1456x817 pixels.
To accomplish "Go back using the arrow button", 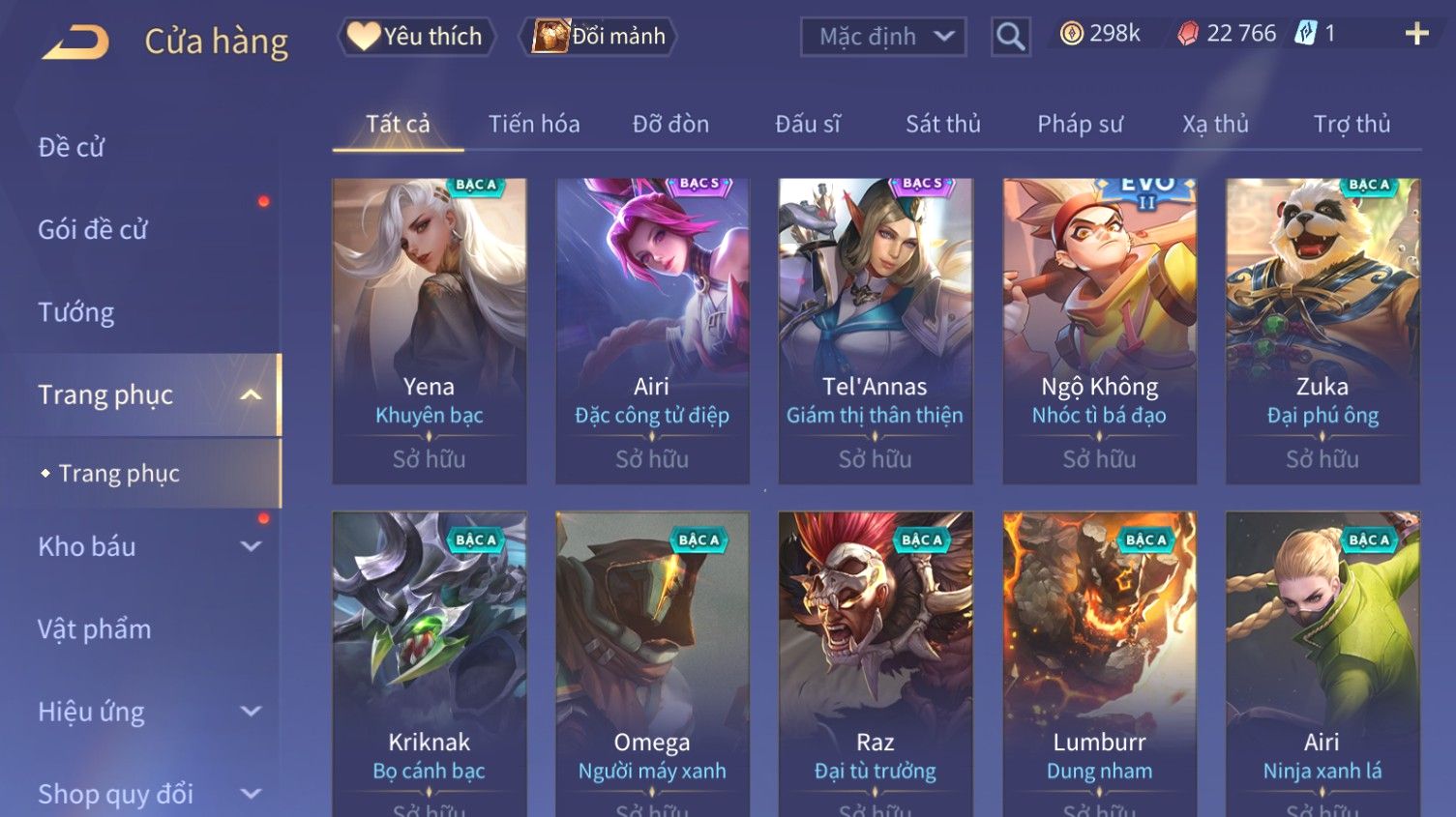I will [75, 42].
